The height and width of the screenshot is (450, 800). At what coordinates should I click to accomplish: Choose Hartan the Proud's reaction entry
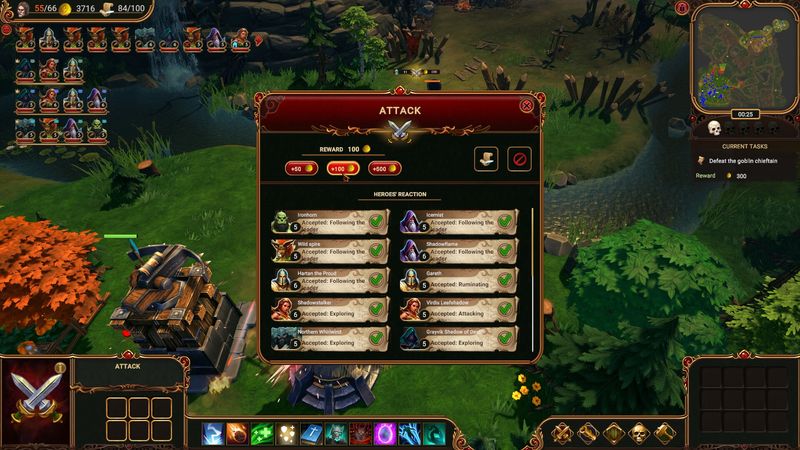(329, 280)
